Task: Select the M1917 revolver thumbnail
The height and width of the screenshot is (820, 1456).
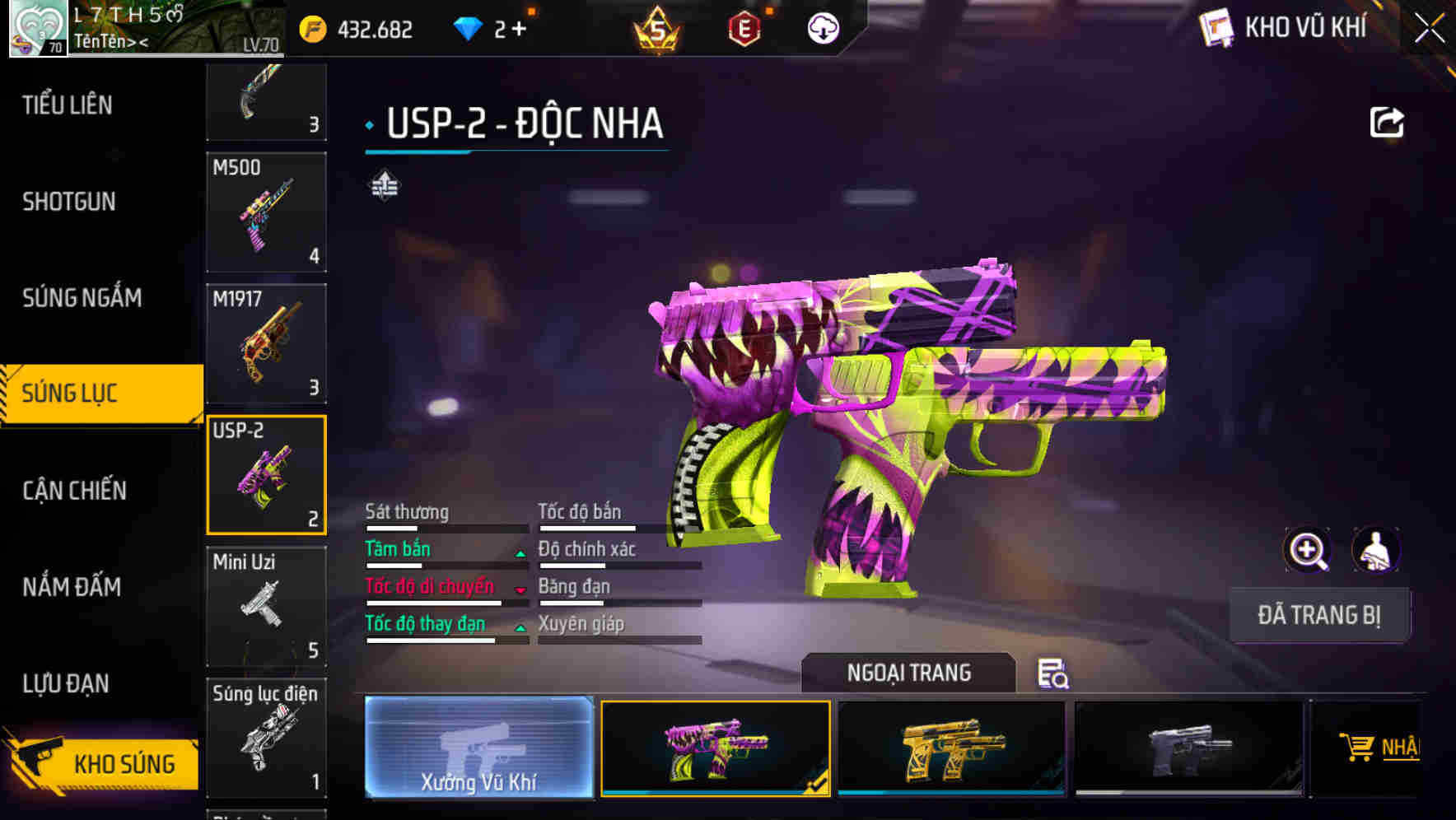Action: [265, 342]
